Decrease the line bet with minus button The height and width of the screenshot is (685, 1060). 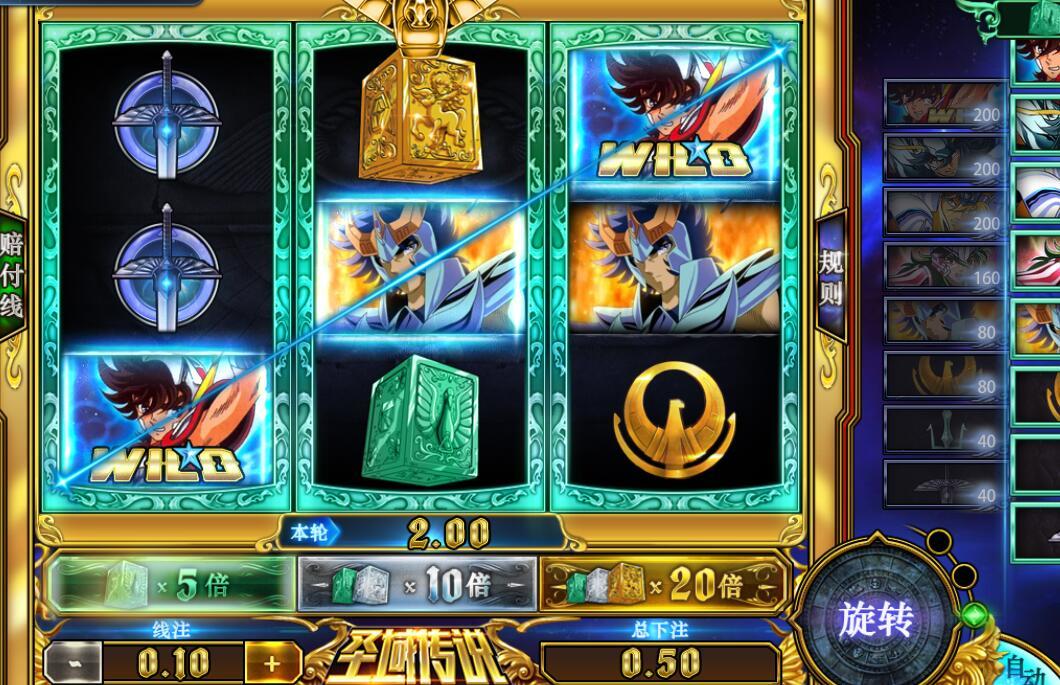(x=72, y=661)
